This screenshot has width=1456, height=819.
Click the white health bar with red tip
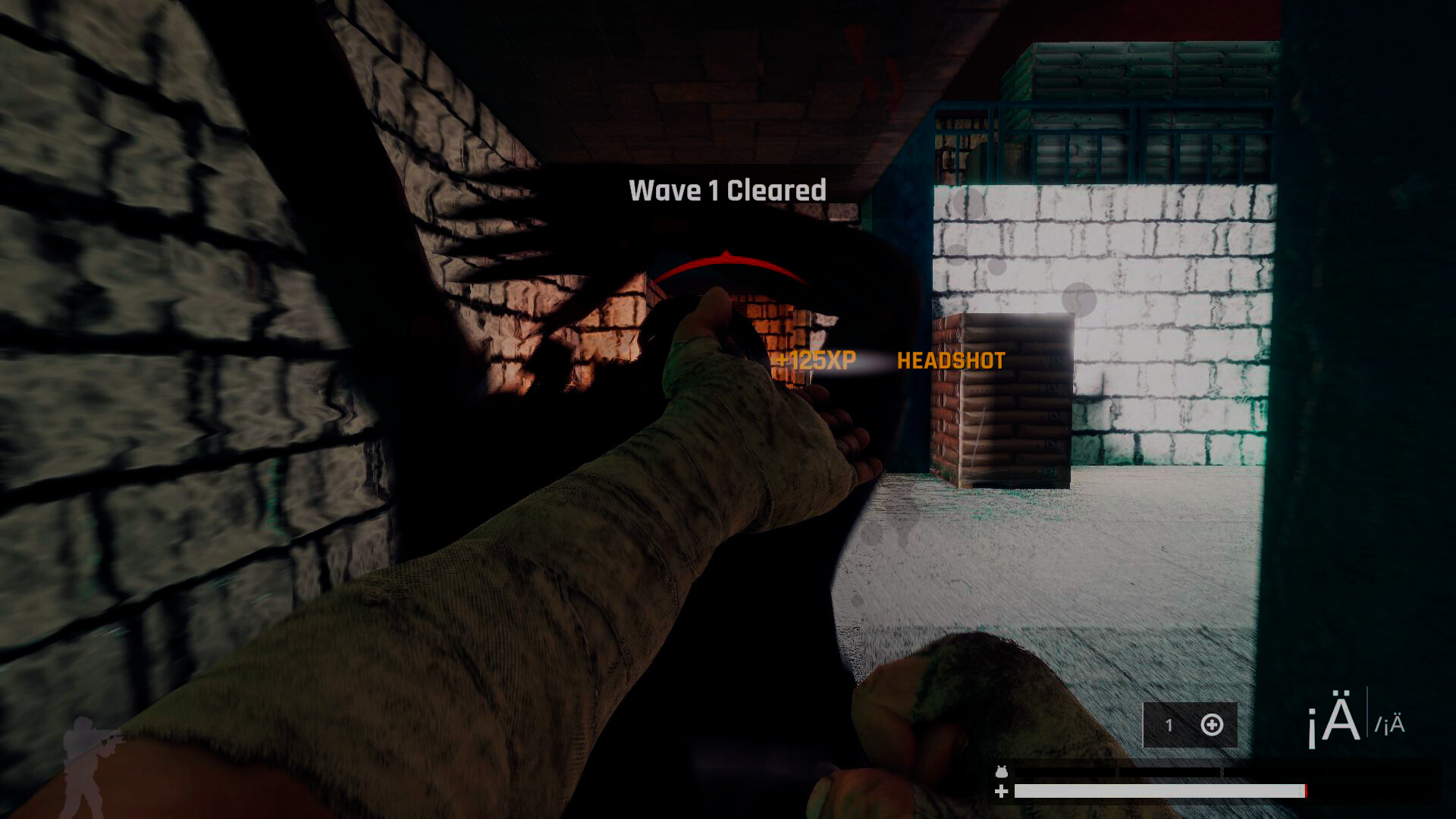[1160, 791]
